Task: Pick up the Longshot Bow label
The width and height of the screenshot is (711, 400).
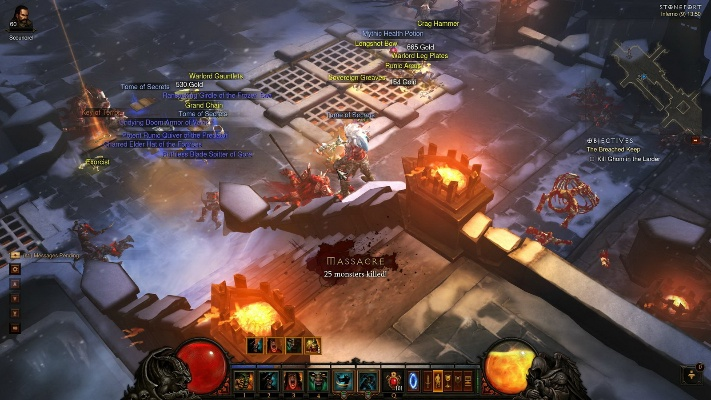Action: 376,44
